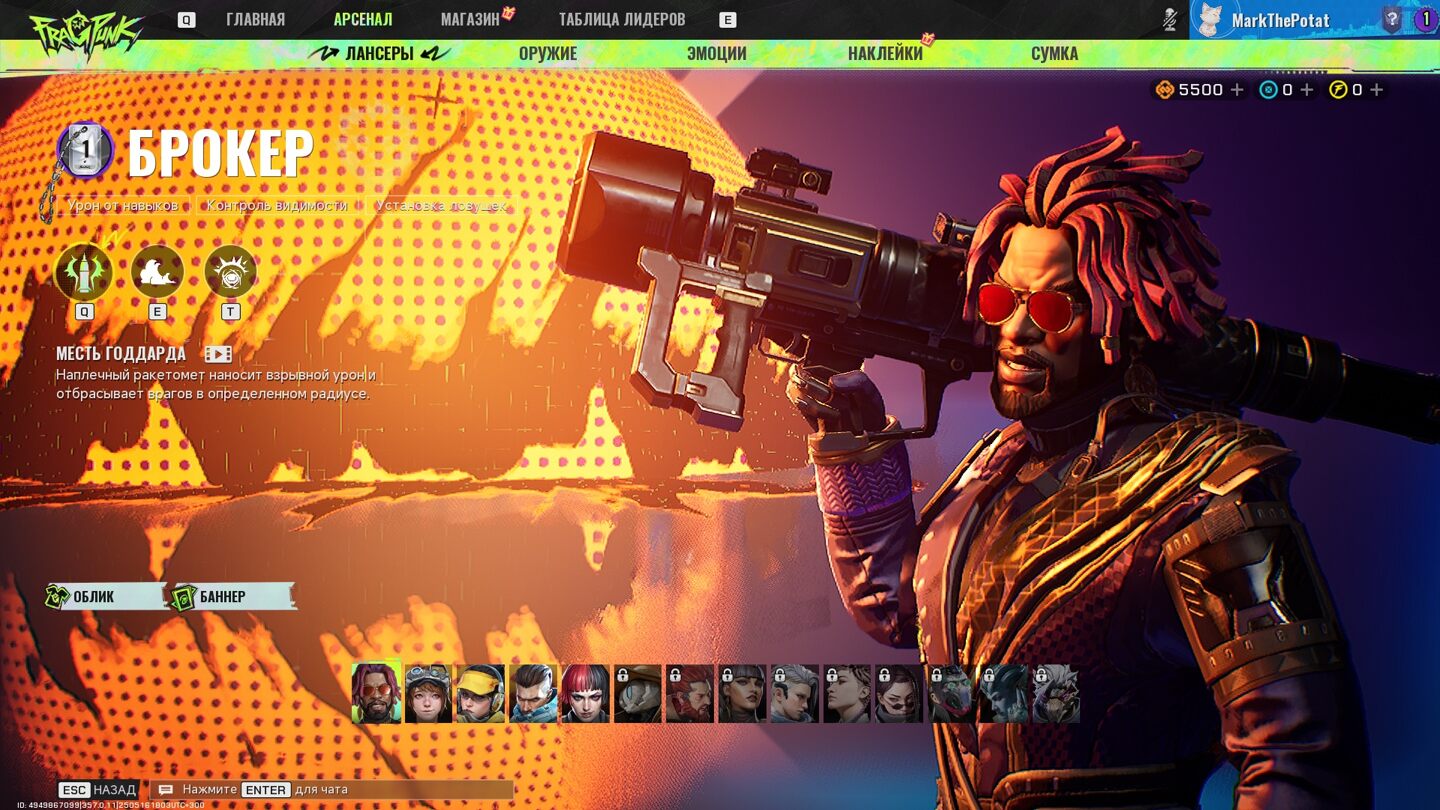Add more gold currency with the plus button

(1237, 90)
